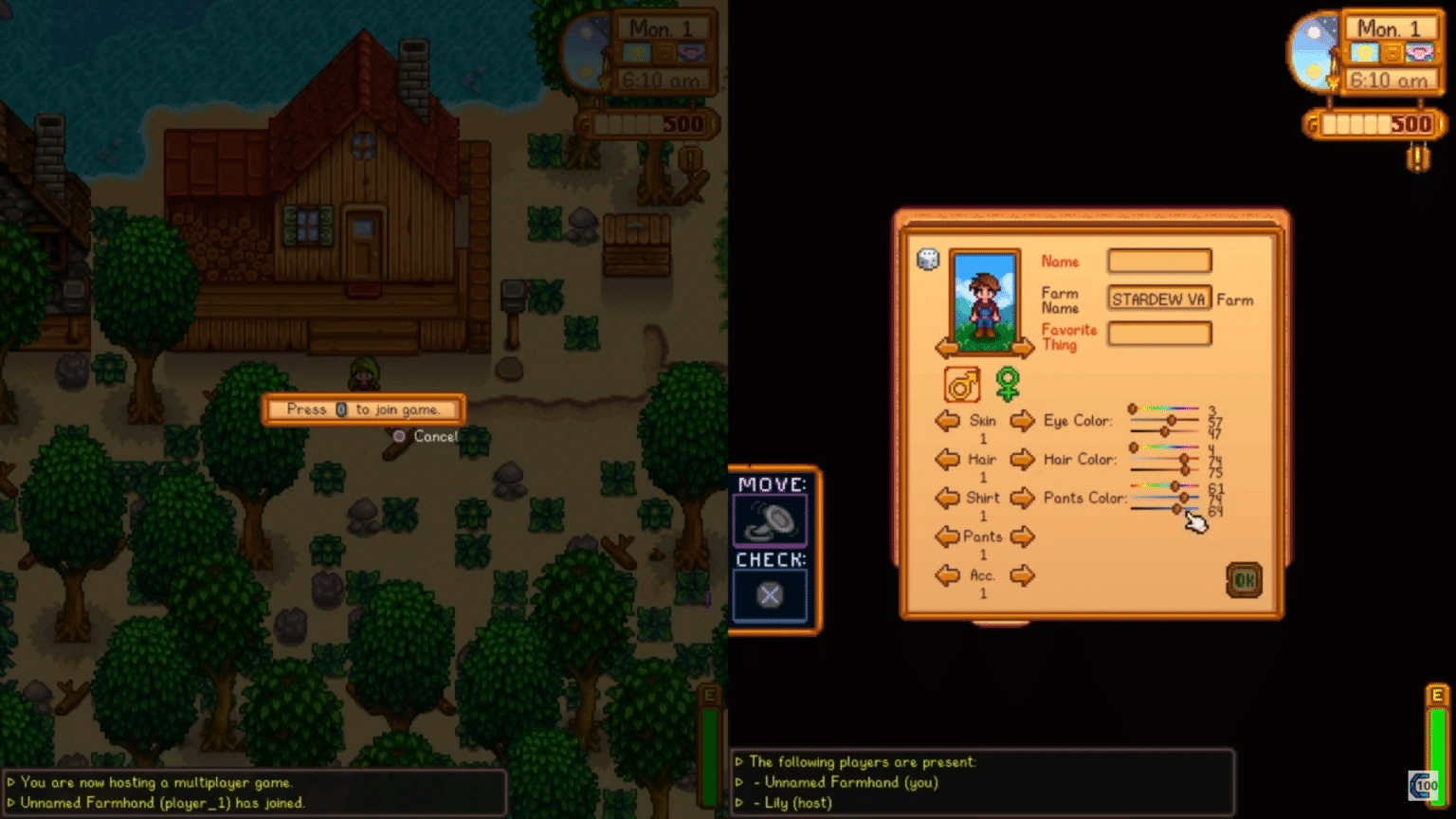
Task: Advance to the next Skin option
Action: point(1022,421)
